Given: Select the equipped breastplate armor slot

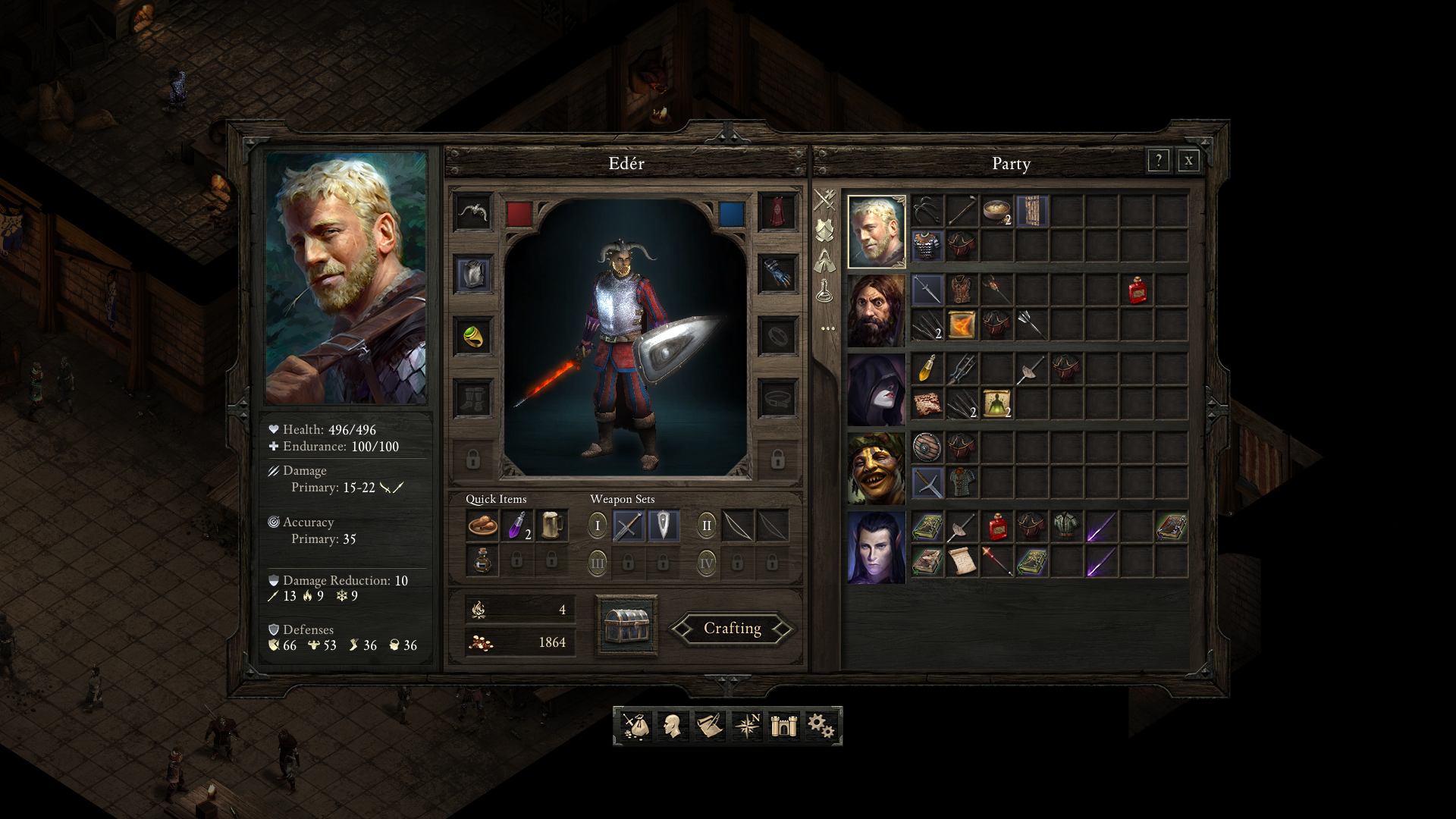Looking at the screenshot, I should [x=473, y=274].
